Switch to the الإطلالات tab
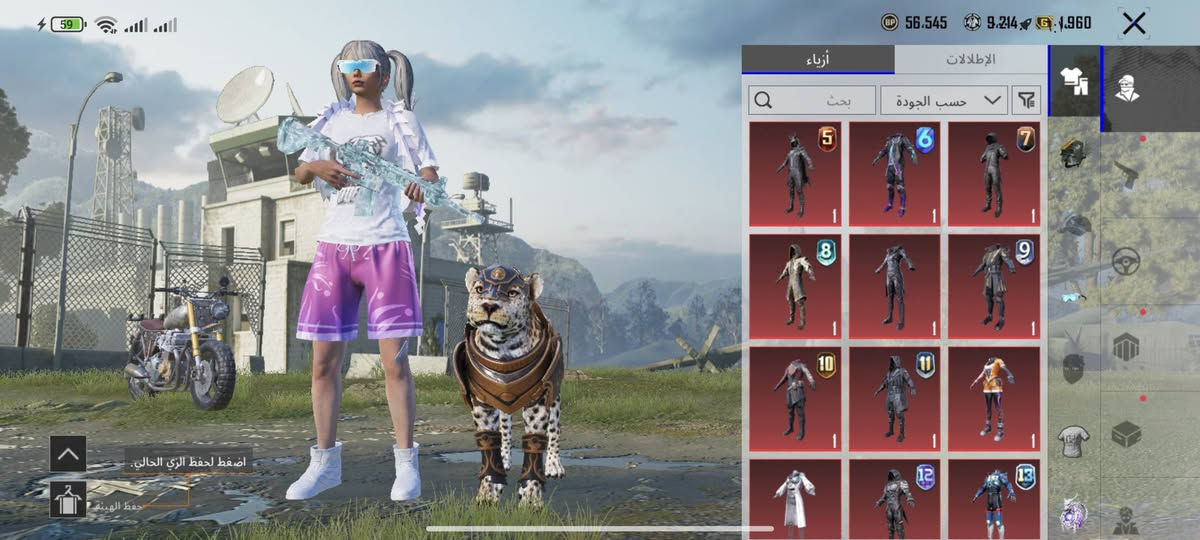 click(970, 59)
